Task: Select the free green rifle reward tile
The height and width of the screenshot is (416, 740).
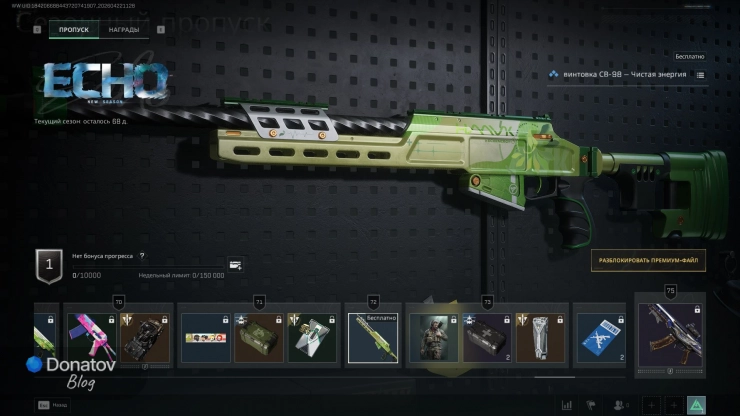Action: click(x=372, y=338)
